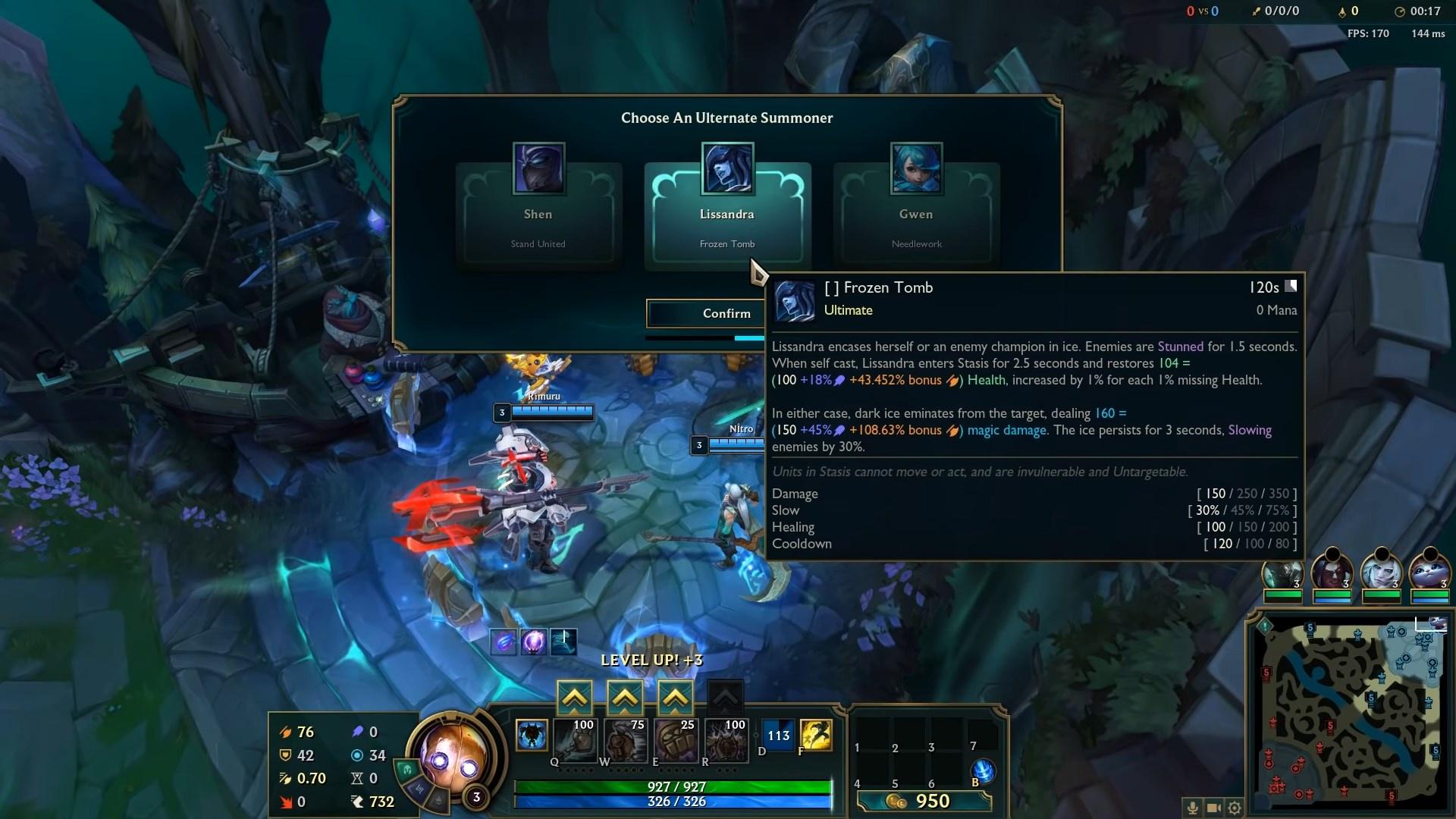This screenshot has height=819, width=1456.
Task: Click the Power Fist E ability icon
Action: tap(675, 741)
